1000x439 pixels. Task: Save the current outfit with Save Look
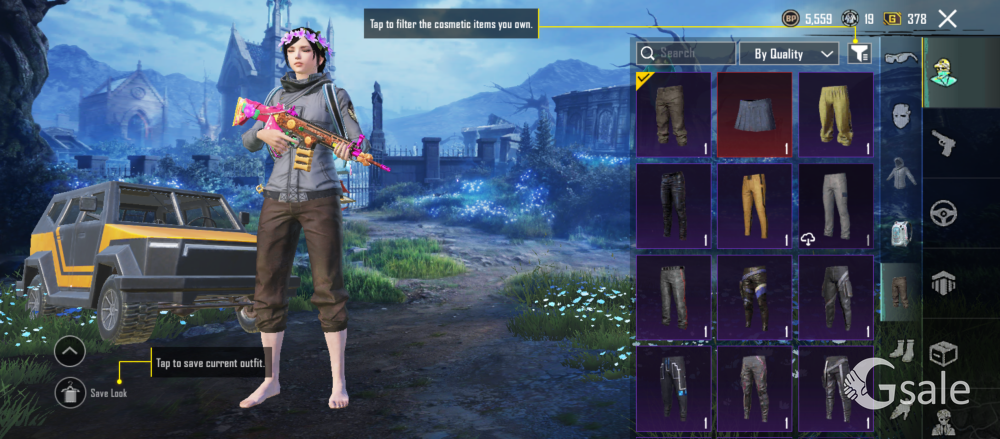coord(70,392)
